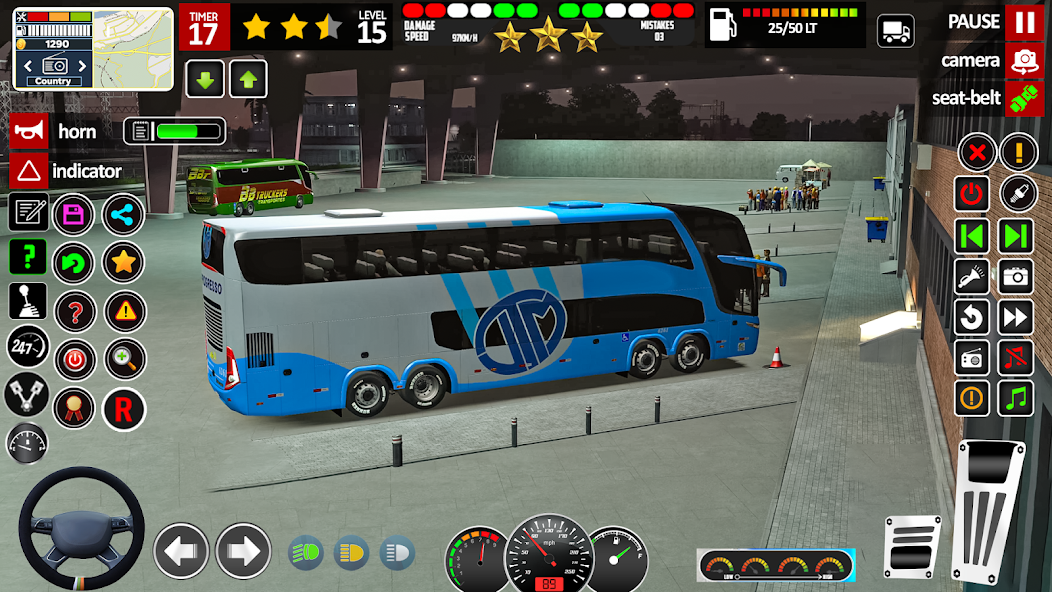Screen dimensions: 1052x592
Task: Turn on the hazard indicator
Action: coord(29,171)
